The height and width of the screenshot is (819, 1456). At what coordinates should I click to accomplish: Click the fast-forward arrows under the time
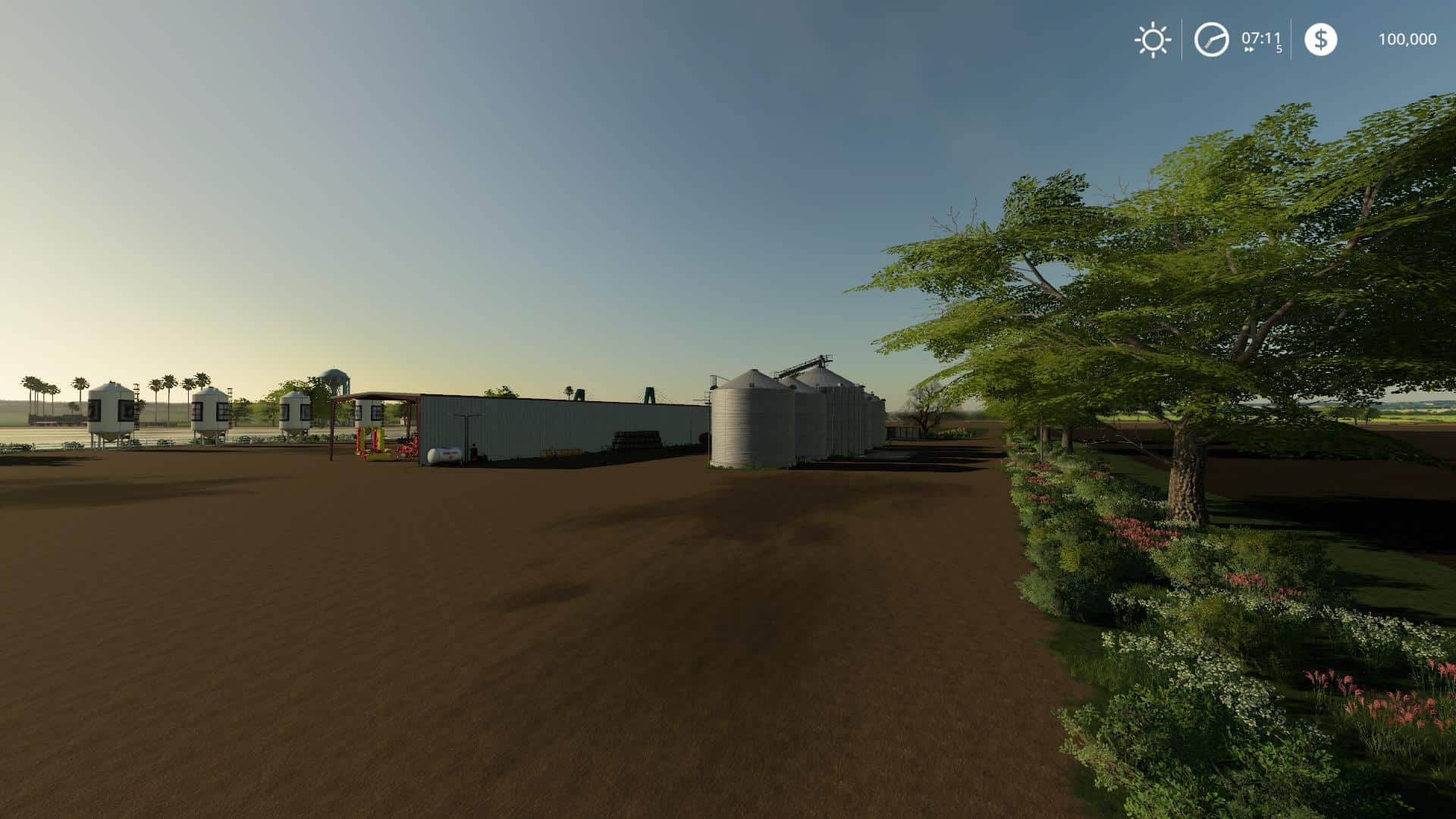coord(1249,49)
